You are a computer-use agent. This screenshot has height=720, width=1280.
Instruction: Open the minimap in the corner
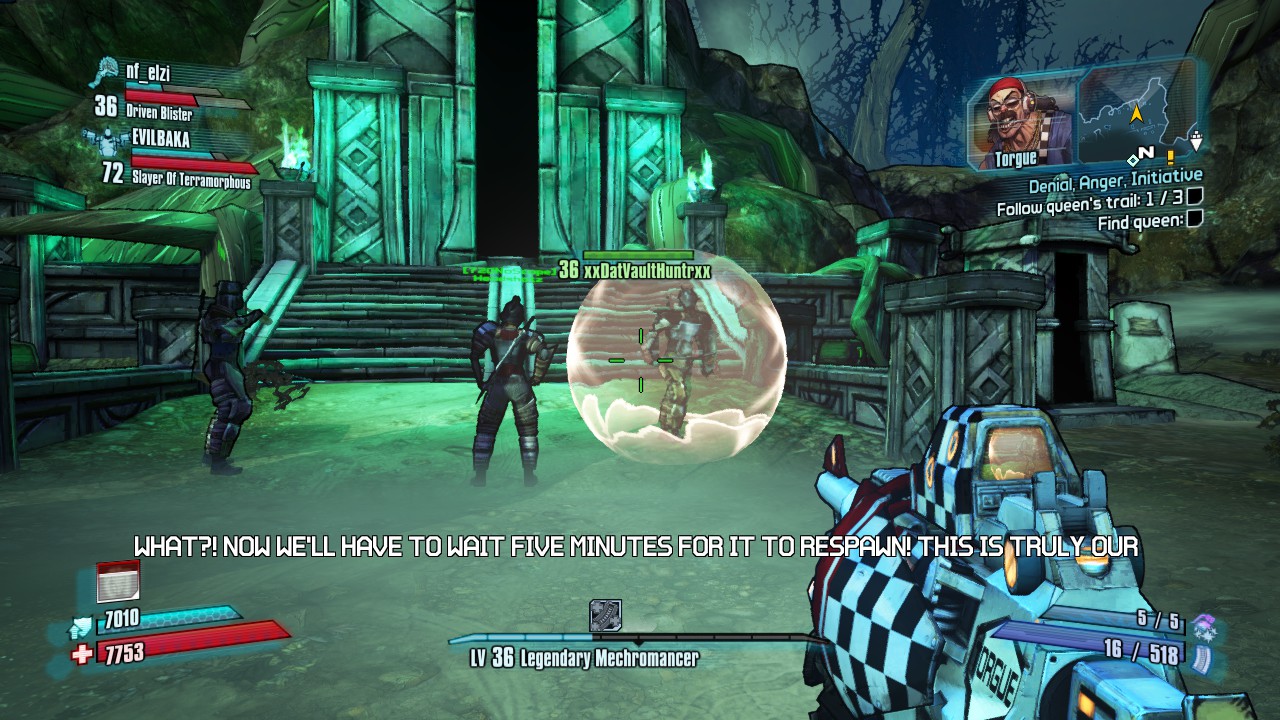1138,112
